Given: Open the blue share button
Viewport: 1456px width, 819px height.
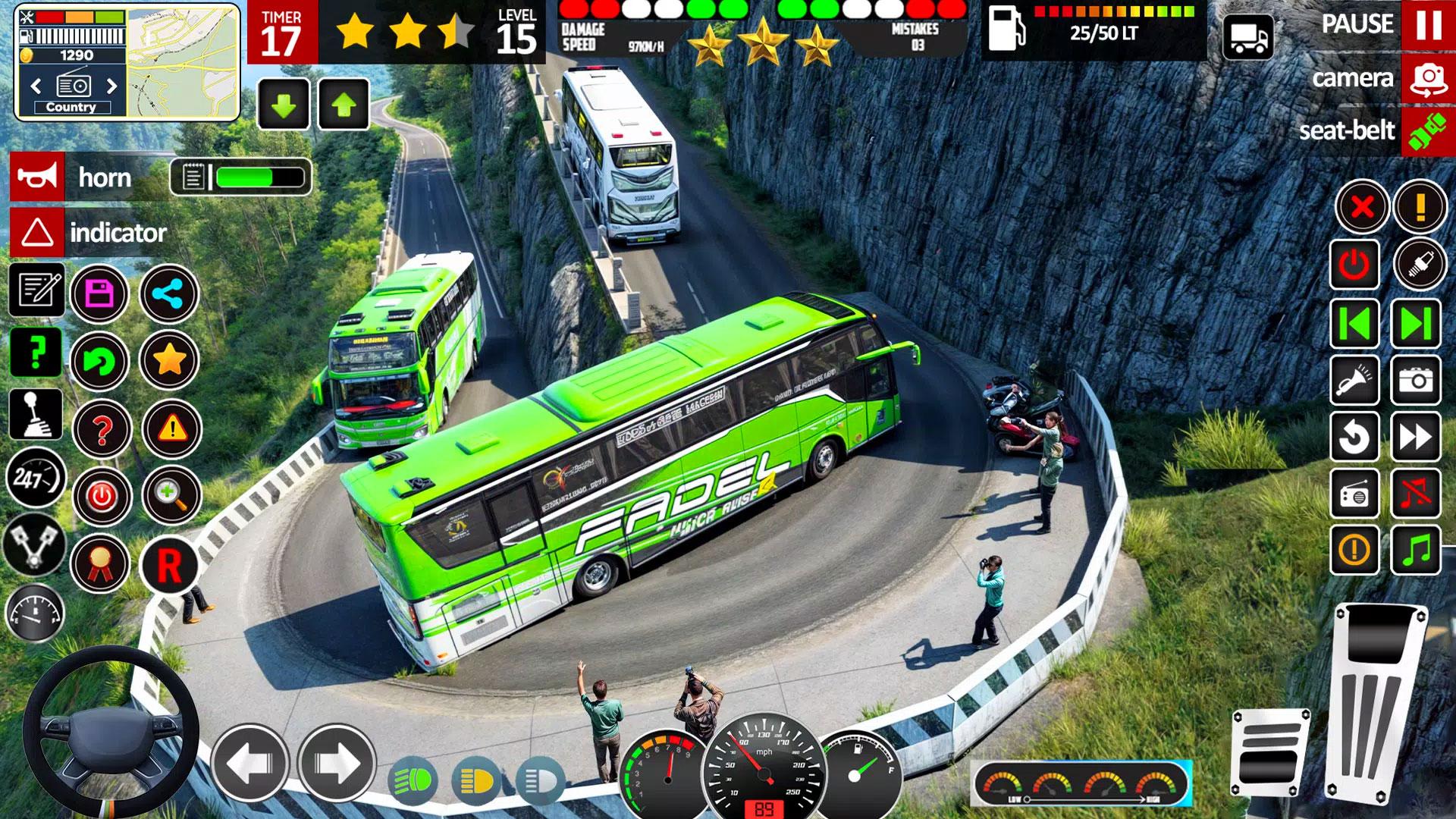Looking at the screenshot, I should pyautogui.click(x=168, y=293).
